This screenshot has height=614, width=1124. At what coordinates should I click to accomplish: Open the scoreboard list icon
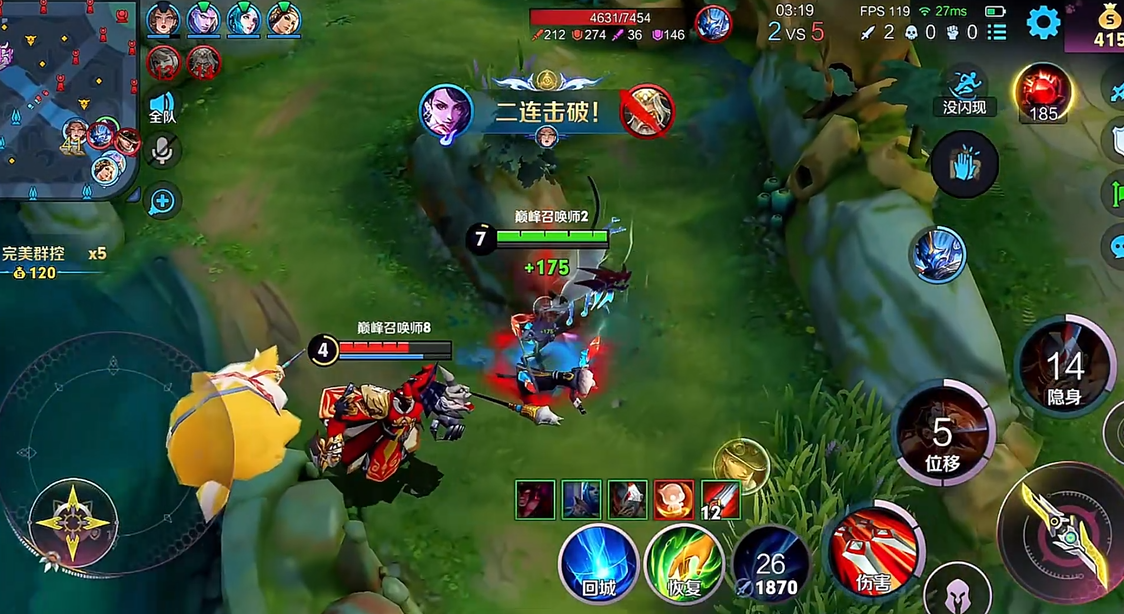coord(997,32)
